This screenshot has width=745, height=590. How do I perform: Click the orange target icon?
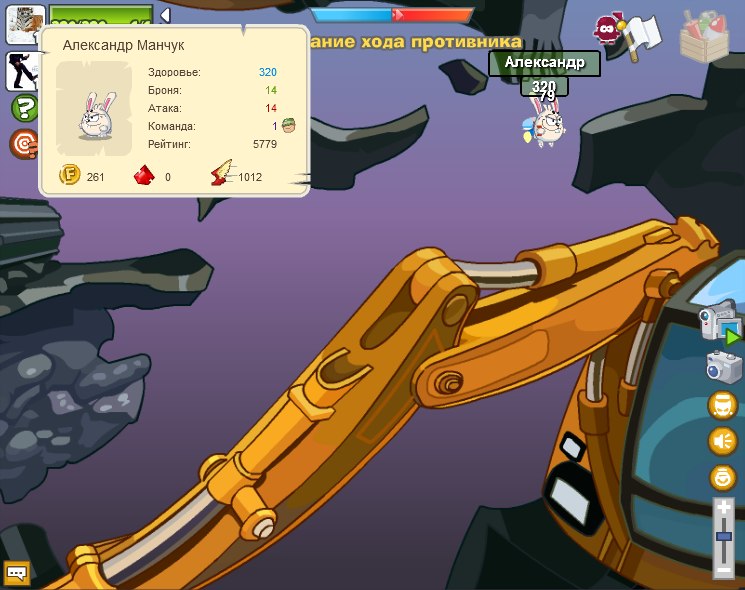pyautogui.click(x=24, y=145)
